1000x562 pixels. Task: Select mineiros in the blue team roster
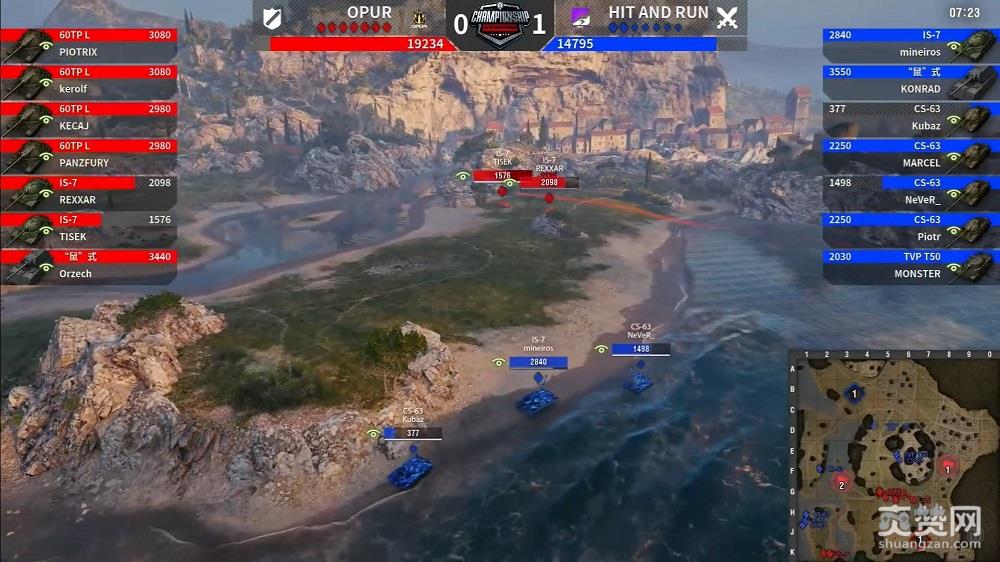point(908,44)
